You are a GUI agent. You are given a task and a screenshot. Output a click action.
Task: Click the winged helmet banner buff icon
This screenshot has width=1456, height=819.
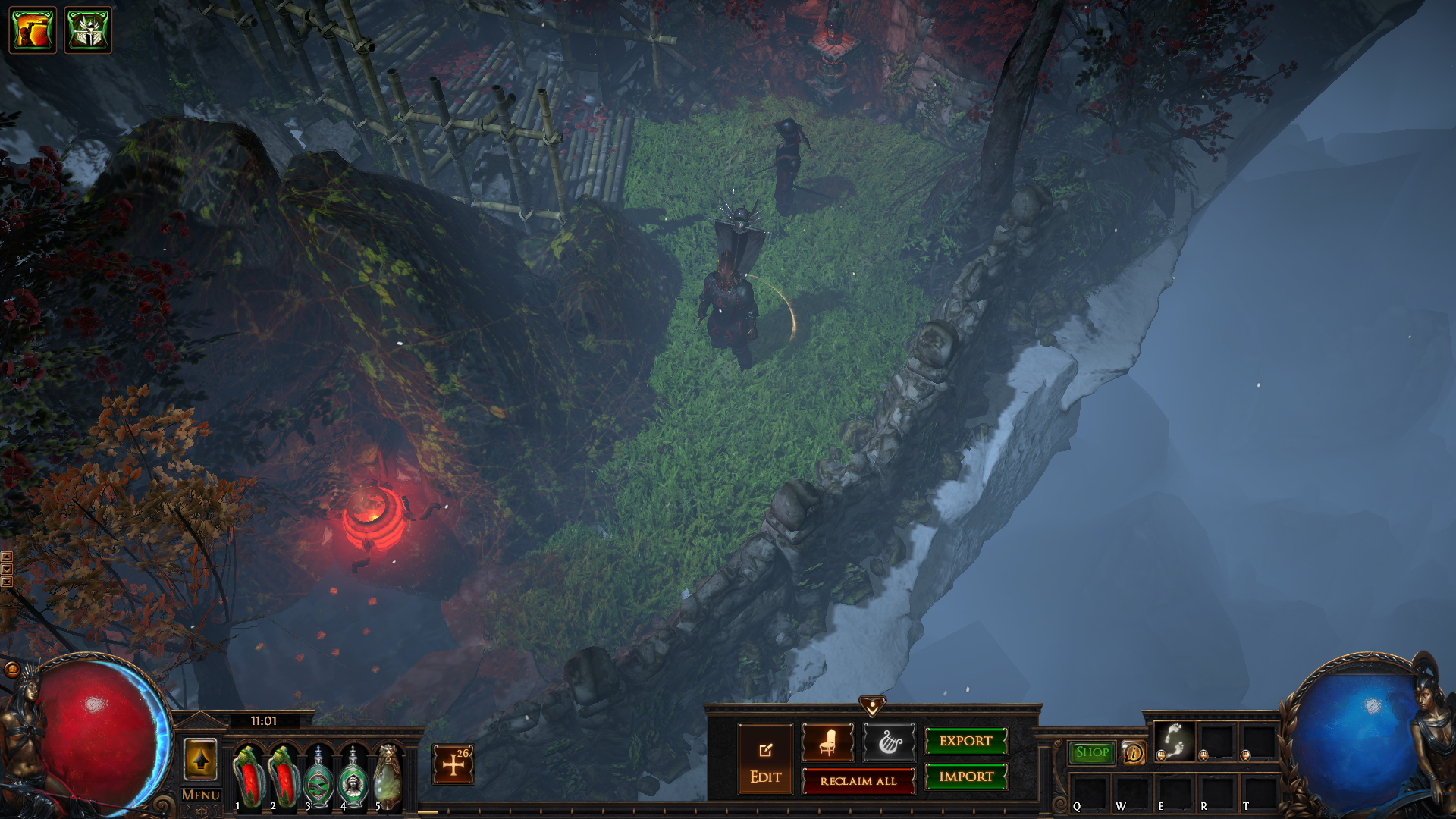88,30
